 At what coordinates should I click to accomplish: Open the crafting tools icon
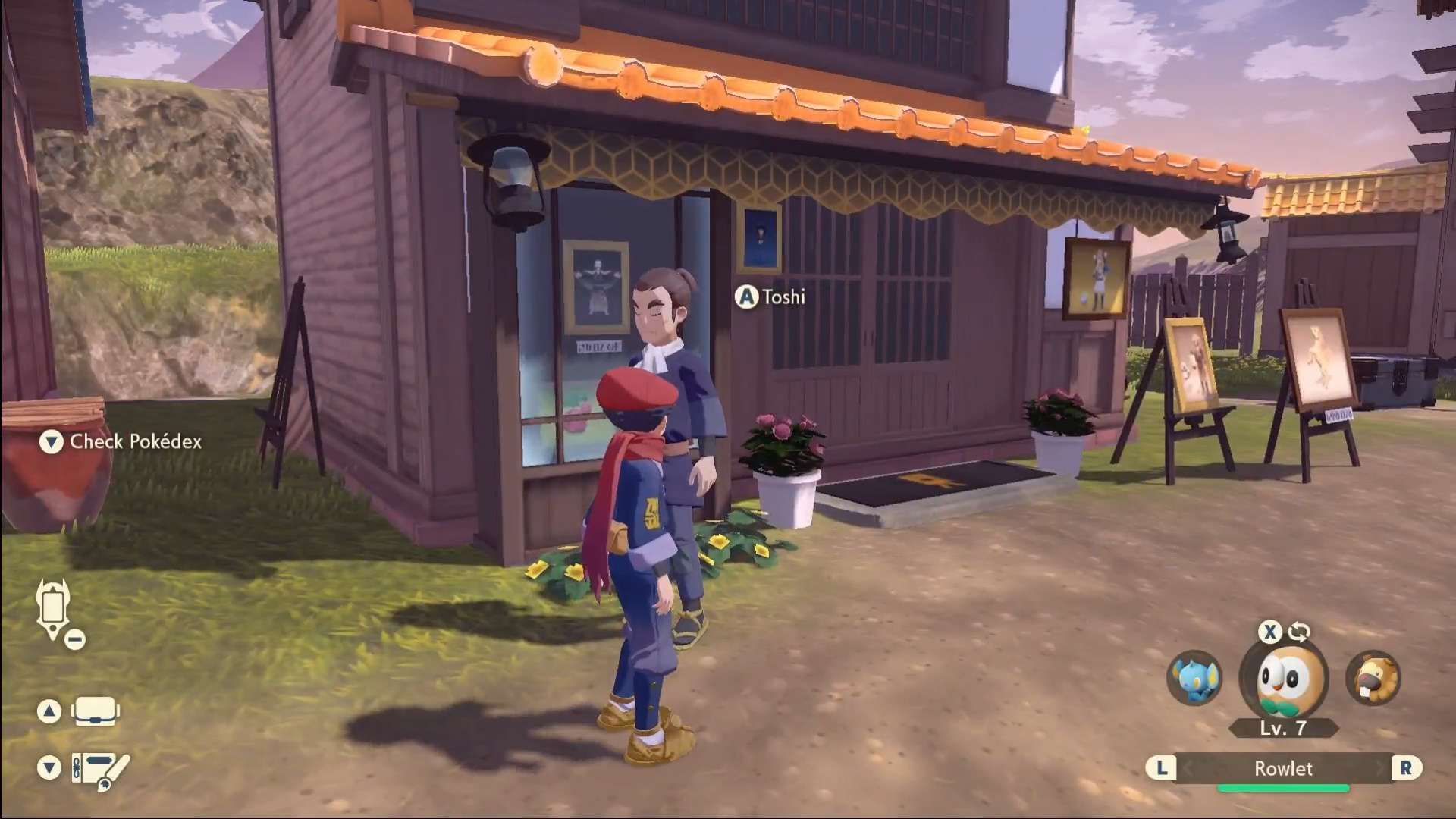coord(100,770)
